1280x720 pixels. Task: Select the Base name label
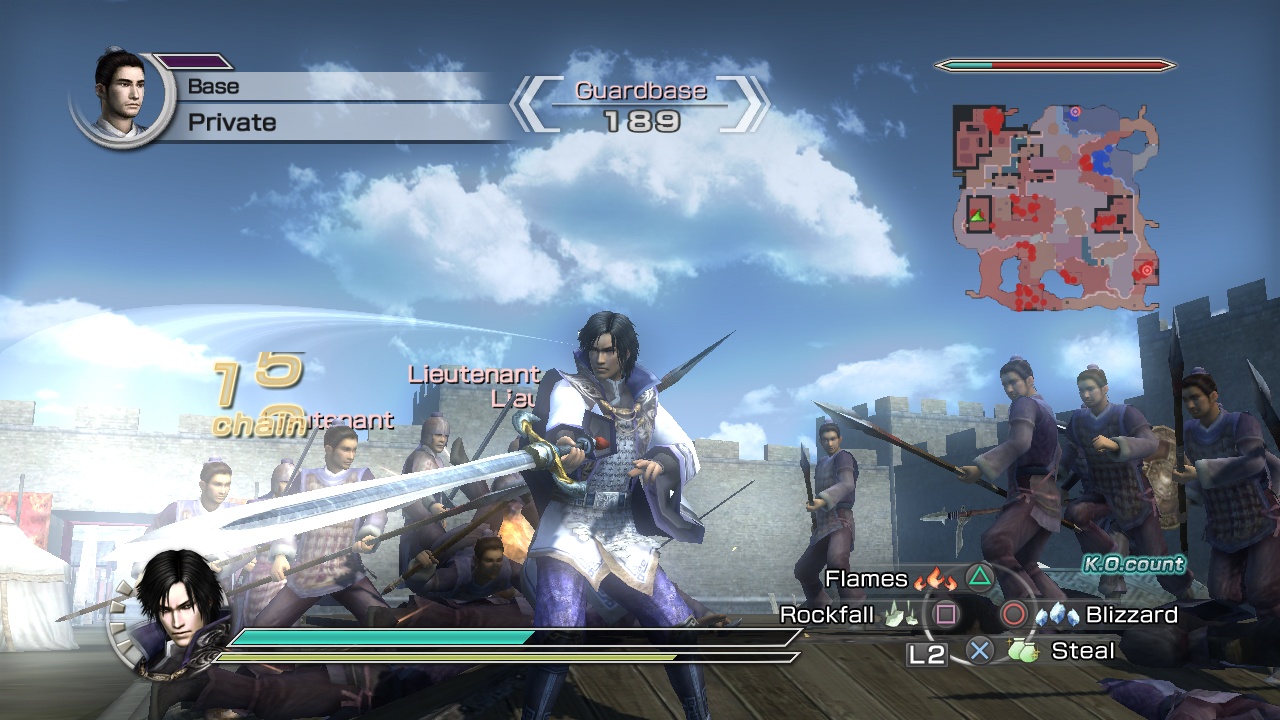(212, 86)
